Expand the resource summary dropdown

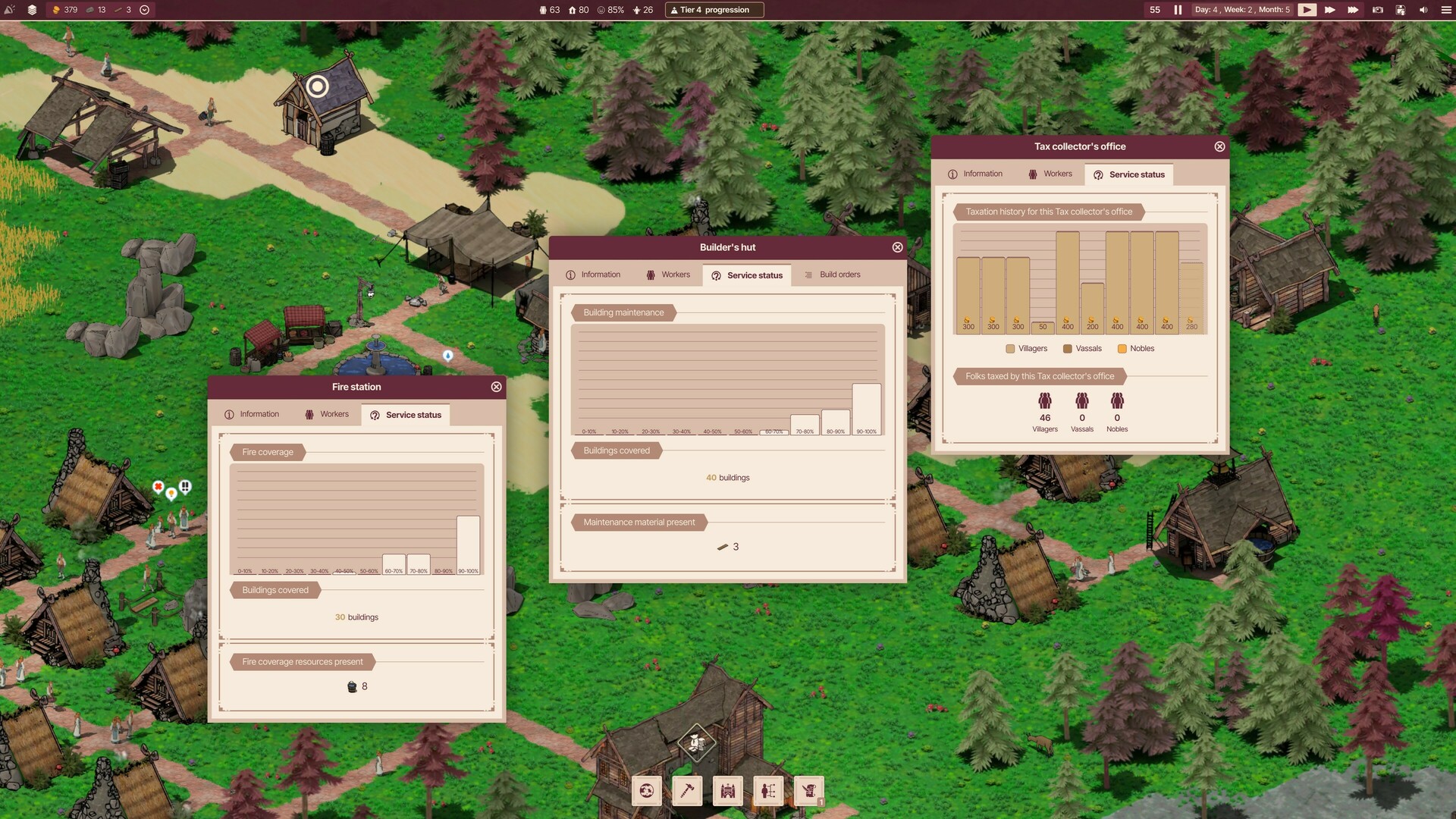point(143,10)
